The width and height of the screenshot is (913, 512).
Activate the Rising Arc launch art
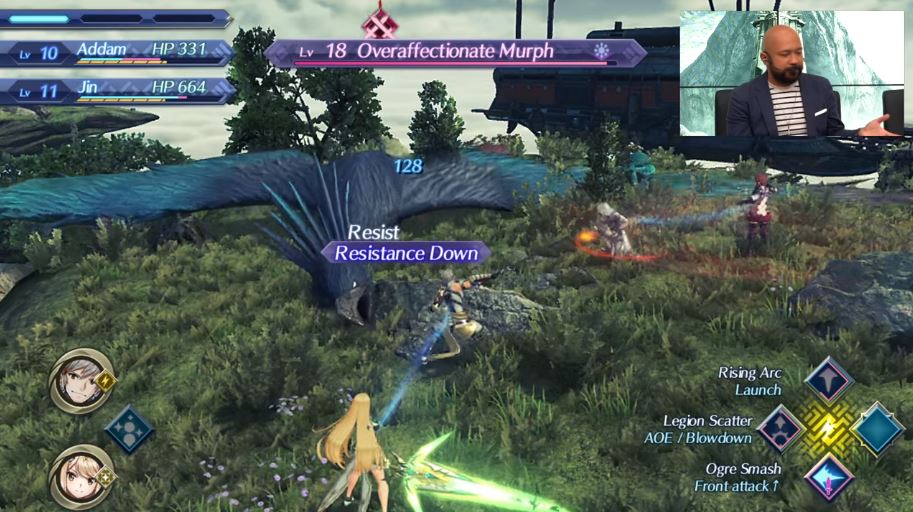(x=829, y=380)
